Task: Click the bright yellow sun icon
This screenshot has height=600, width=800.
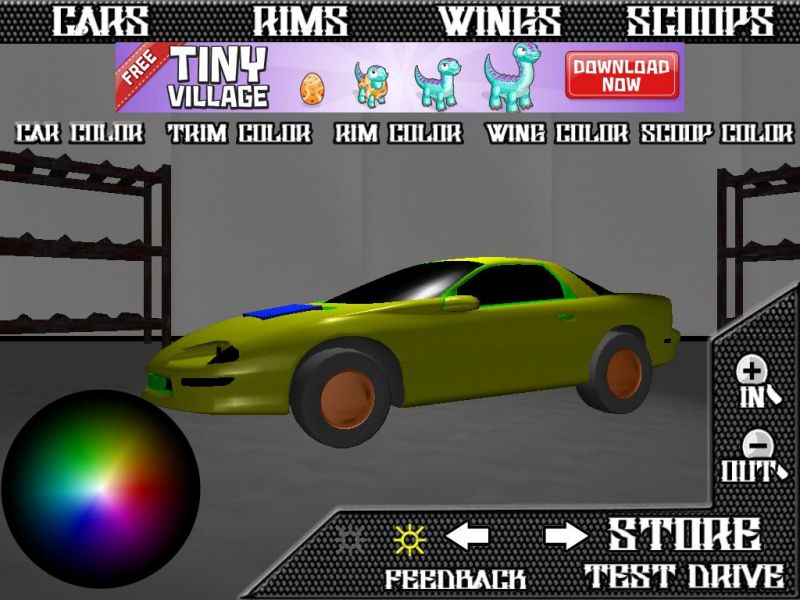Action: coord(409,538)
